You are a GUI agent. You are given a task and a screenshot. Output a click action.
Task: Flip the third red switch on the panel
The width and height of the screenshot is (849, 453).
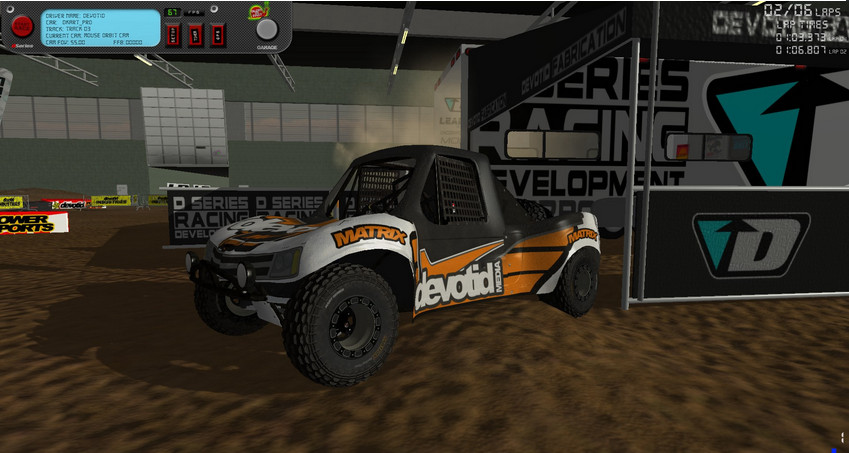click(216, 33)
